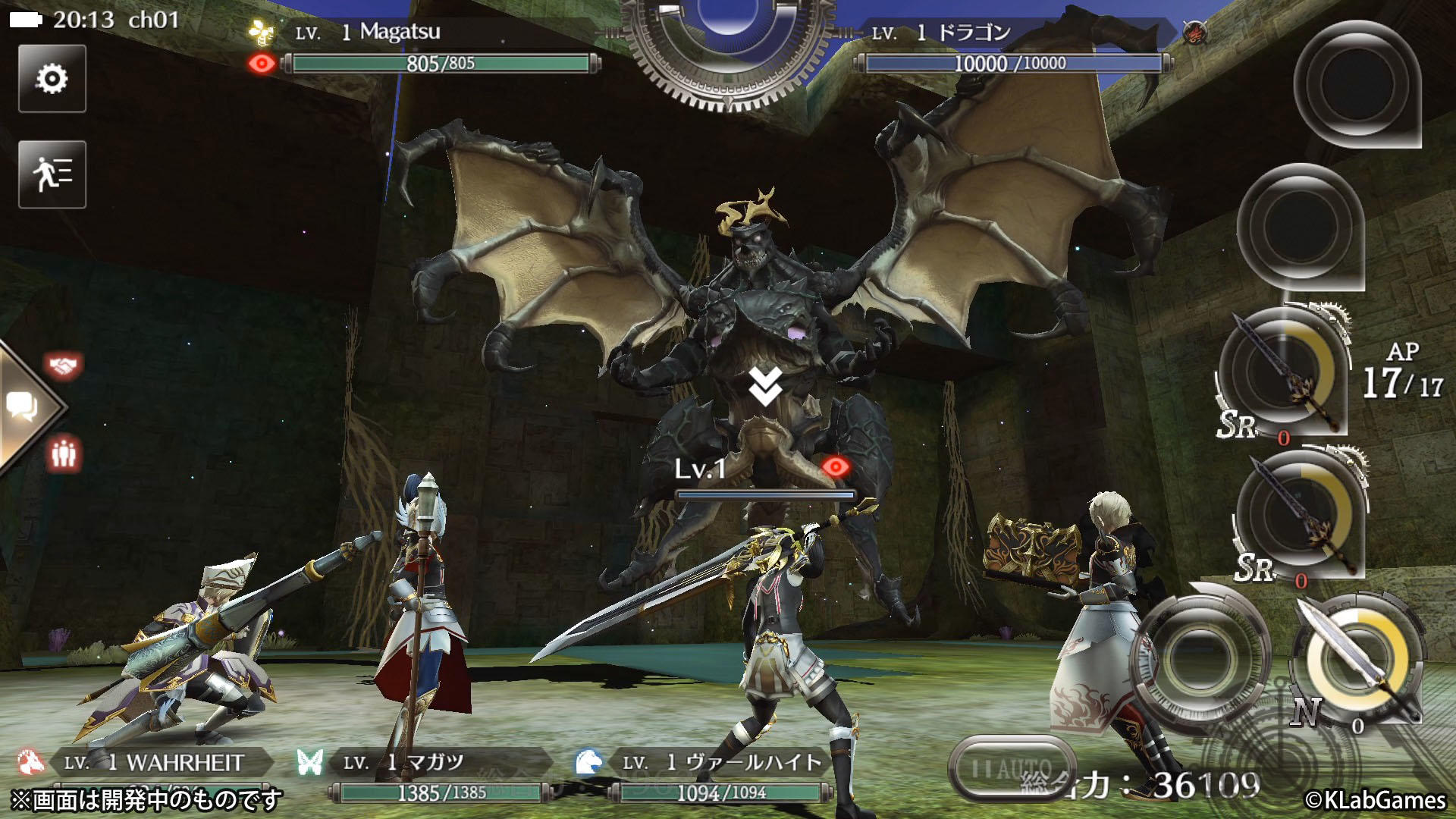Open the gear settings menu

pos(52,79)
